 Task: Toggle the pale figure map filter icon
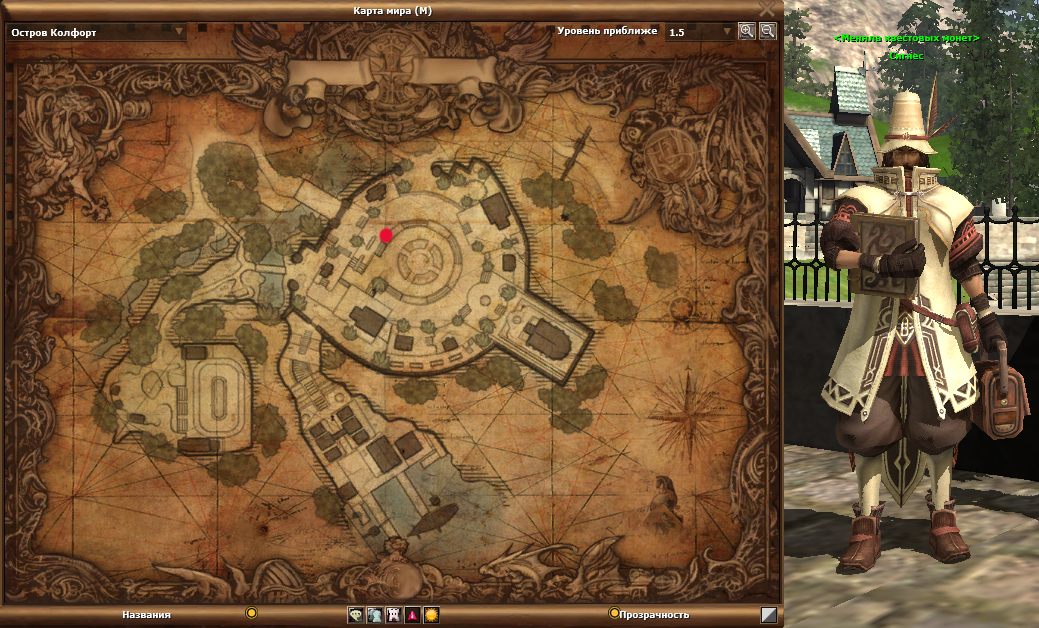point(374,615)
